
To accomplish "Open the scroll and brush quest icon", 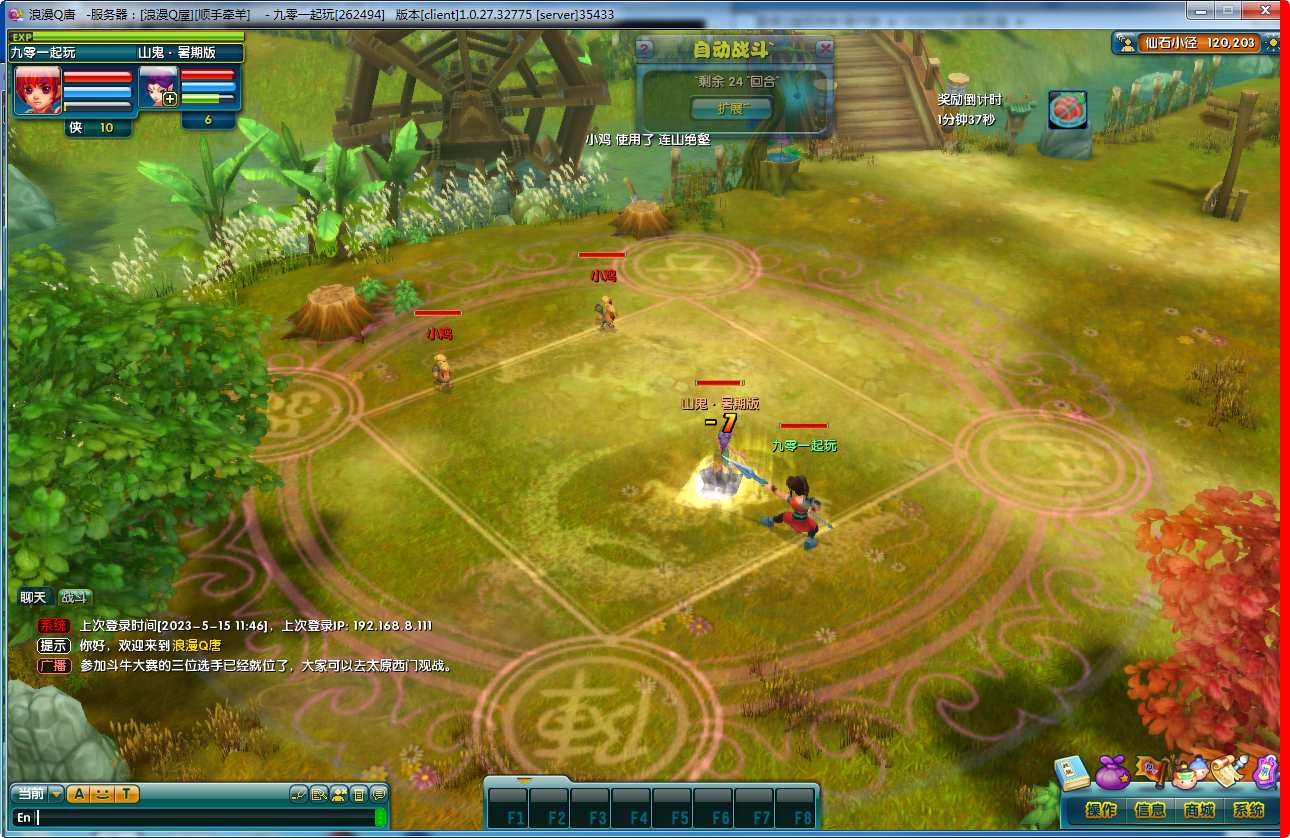I will click(x=1228, y=770).
